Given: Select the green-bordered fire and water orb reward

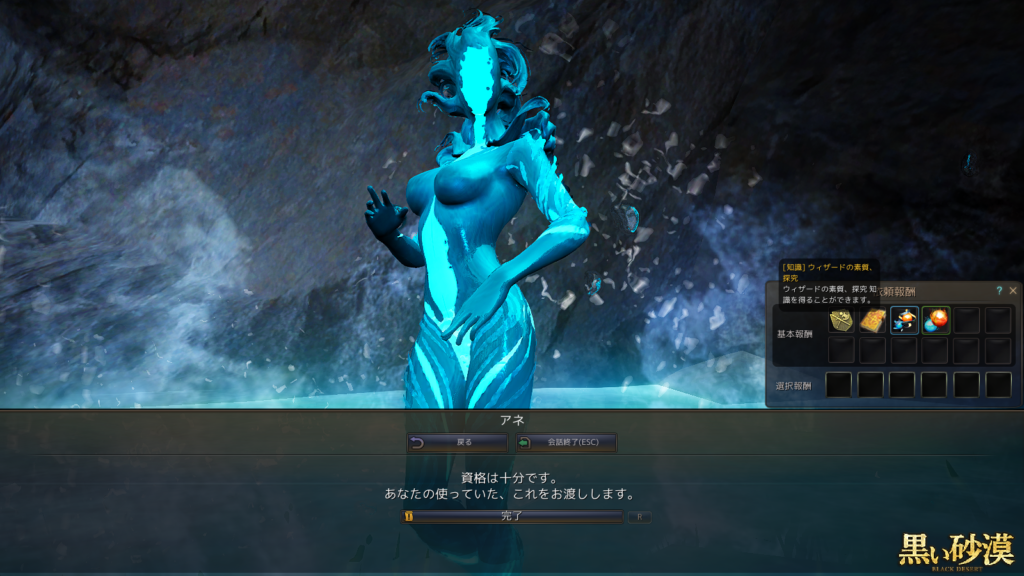Looking at the screenshot, I should (936, 320).
